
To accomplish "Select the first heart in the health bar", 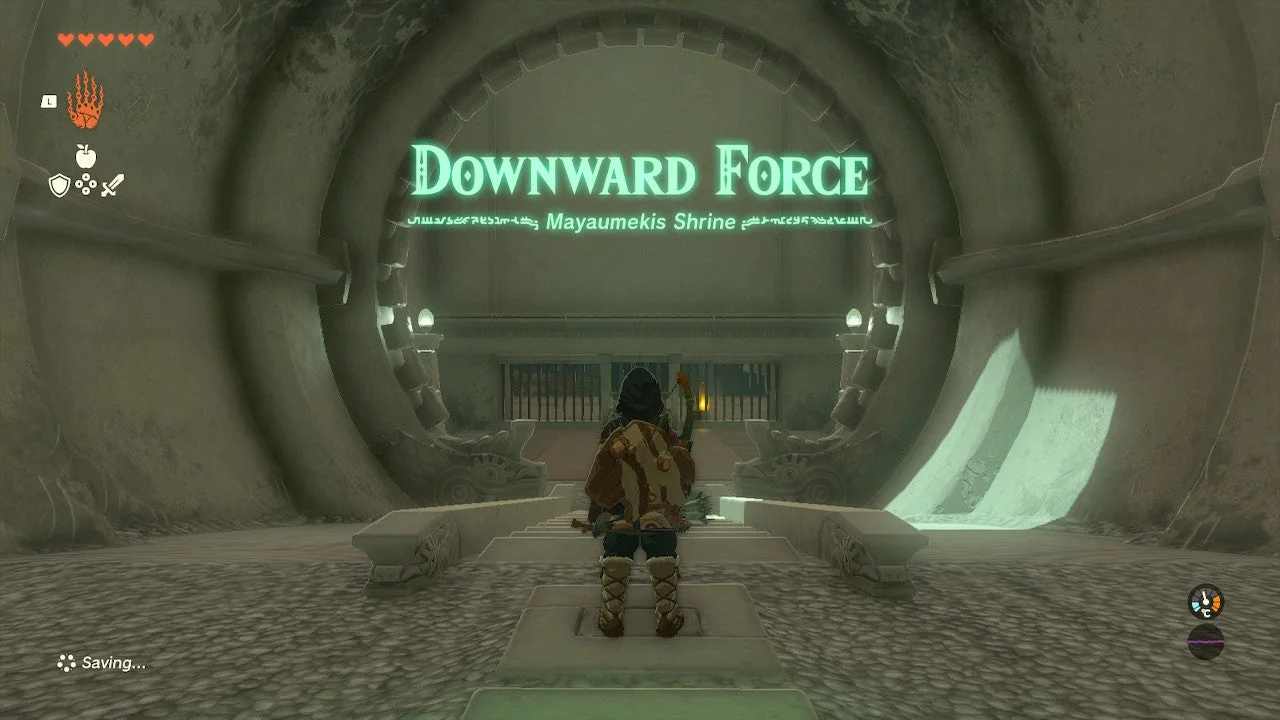I will click(x=66, y=39).
